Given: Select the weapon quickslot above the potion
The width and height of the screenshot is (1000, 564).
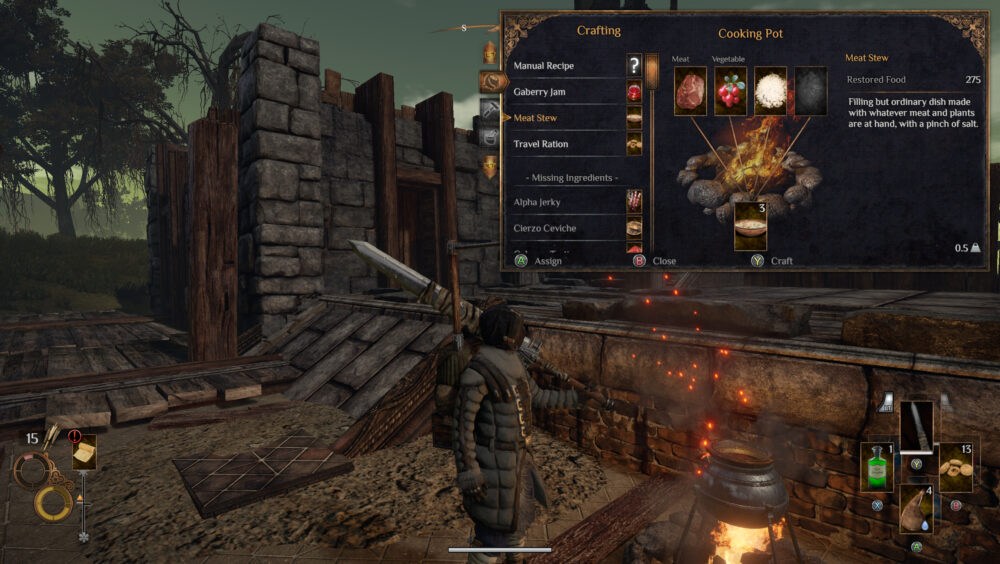Looking at the screenshot, I should [916, 426].
